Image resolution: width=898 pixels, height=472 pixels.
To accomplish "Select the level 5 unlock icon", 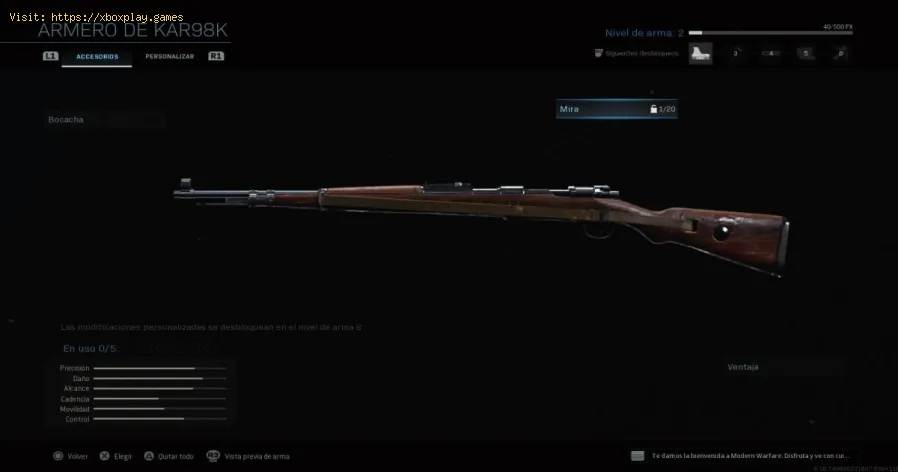I will pyautogui.click(x=805, y=53).
